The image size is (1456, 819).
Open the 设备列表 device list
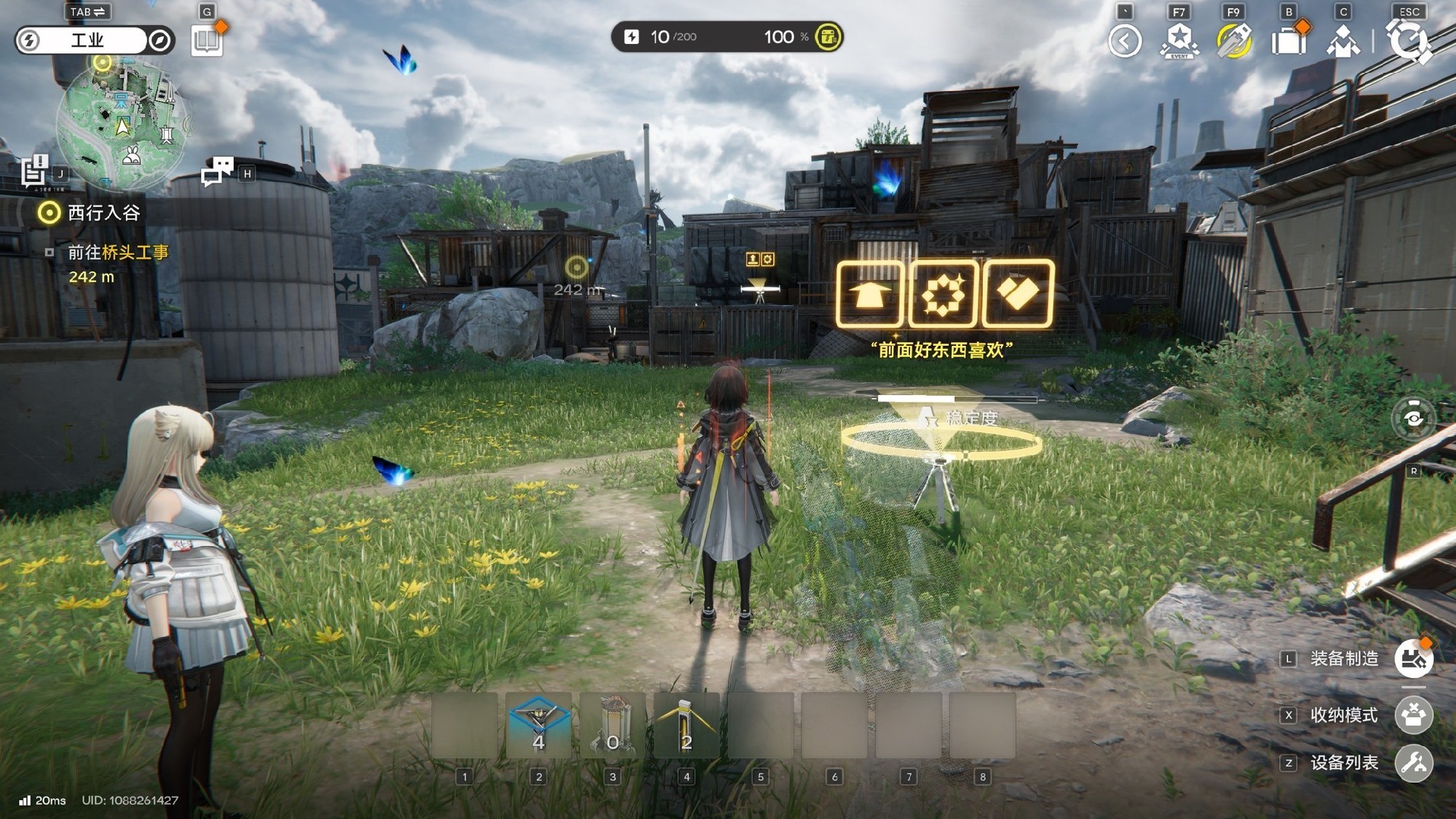coord(1414,762)
